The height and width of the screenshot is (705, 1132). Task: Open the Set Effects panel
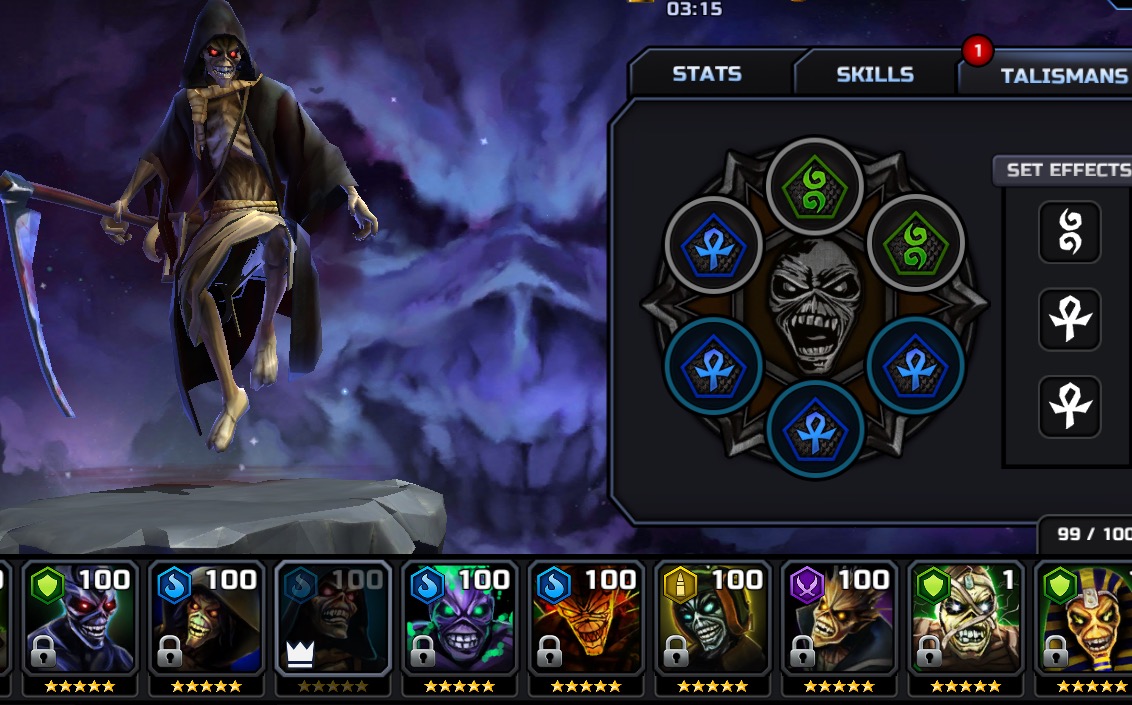1066,170
